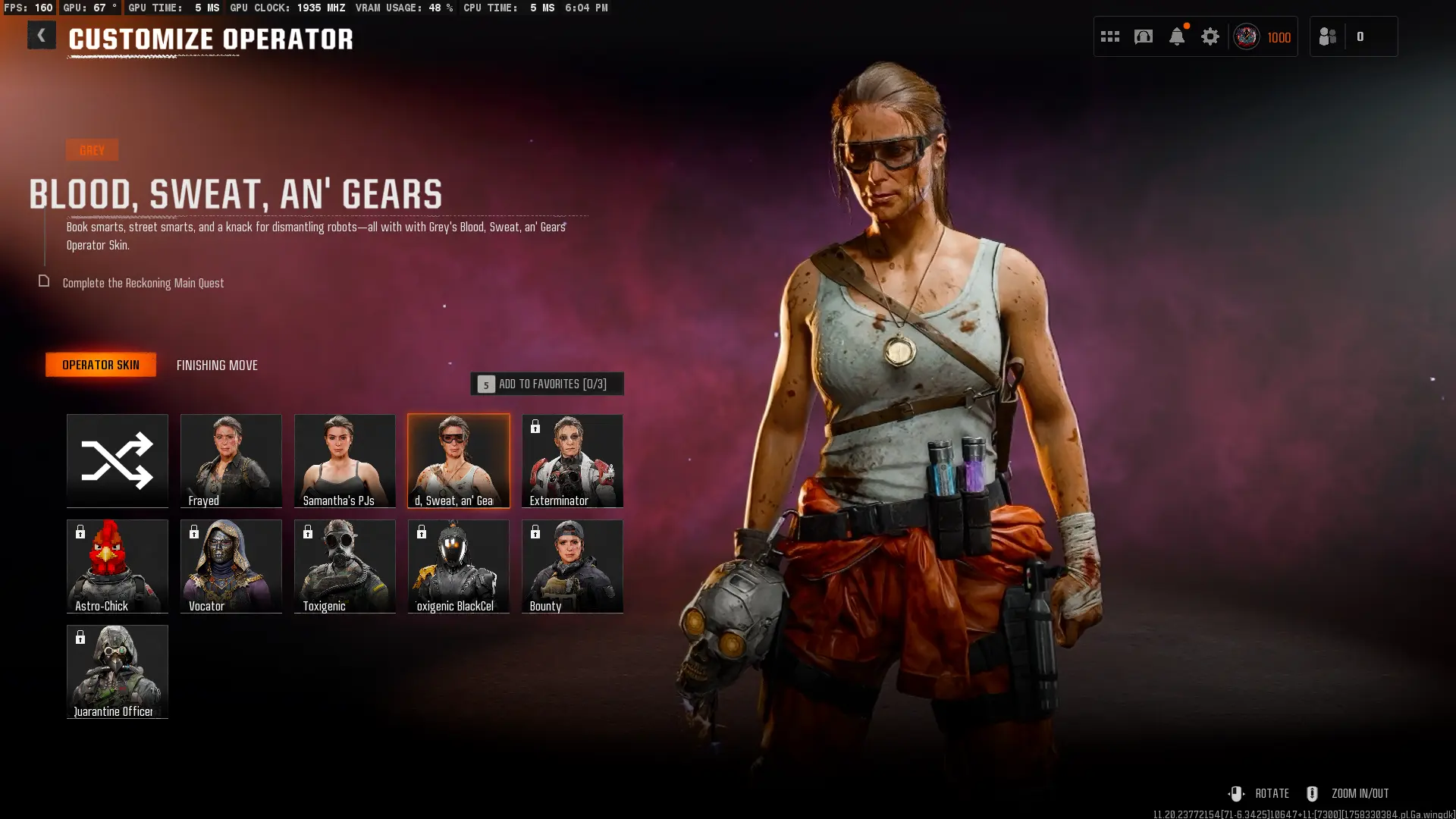Choose the locked Exterminator skin
1456x819 pixels.
(x=573, y=460)
